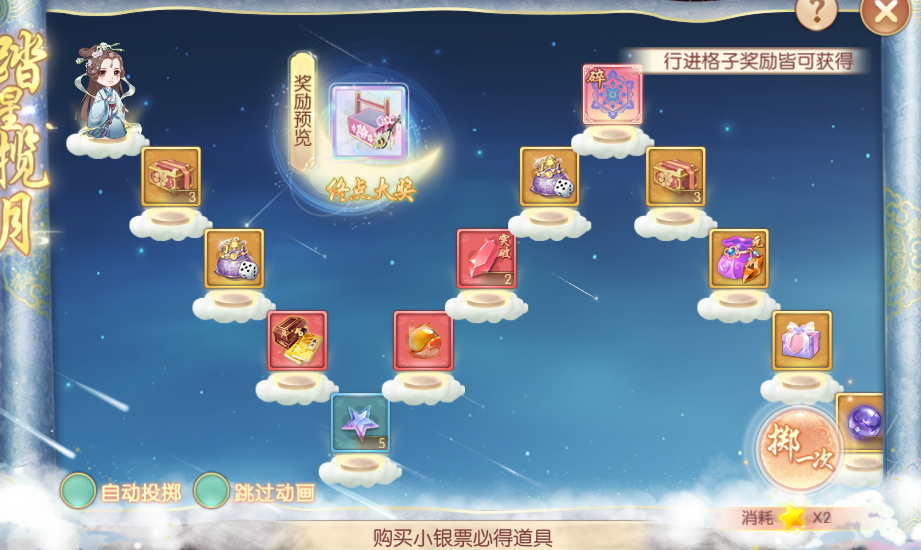Check the pink 碎 fragment reward tile
The image size is (921, 550).
pyautogui.click(x=612, y=94)
